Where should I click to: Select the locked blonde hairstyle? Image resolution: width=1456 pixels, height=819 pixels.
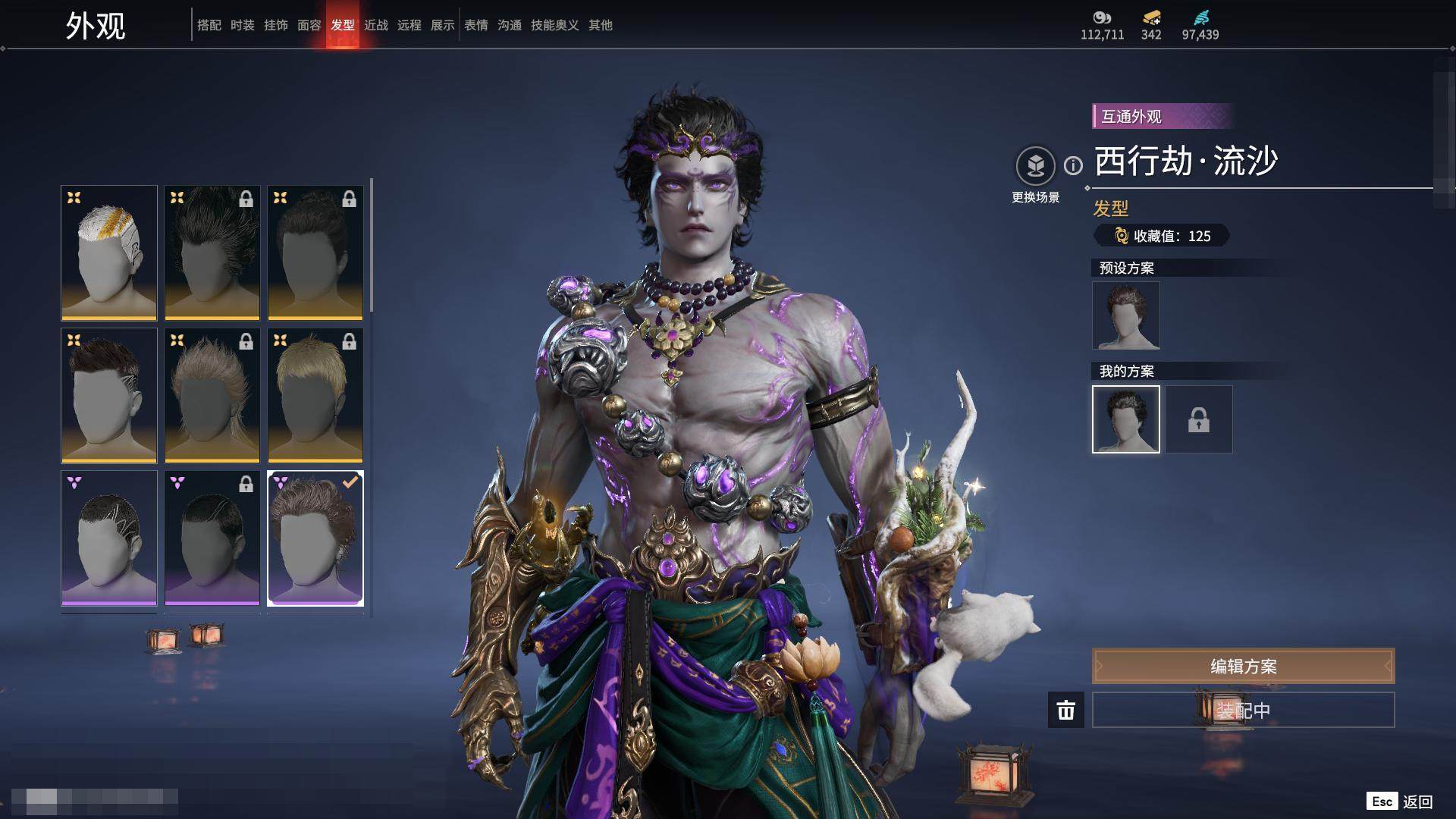pos(315,395)
